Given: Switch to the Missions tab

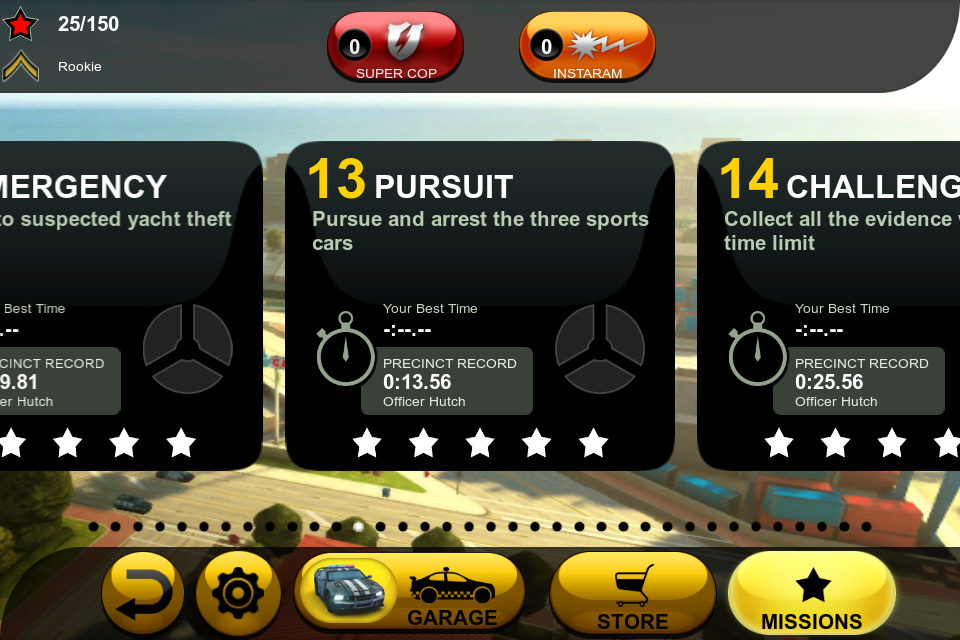Looking at the screenshot, I should (811, 594).
